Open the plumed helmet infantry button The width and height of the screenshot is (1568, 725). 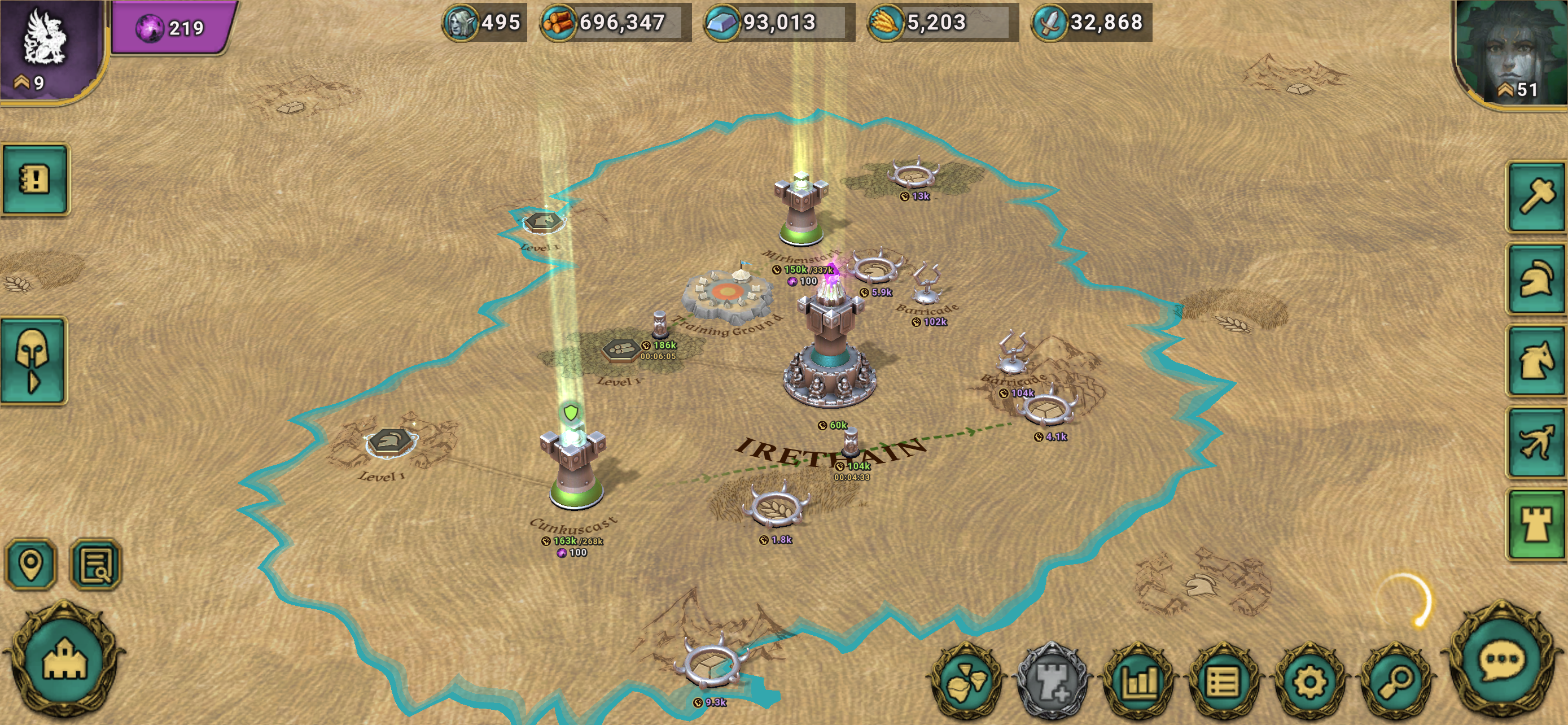(x=1536, y=279)
